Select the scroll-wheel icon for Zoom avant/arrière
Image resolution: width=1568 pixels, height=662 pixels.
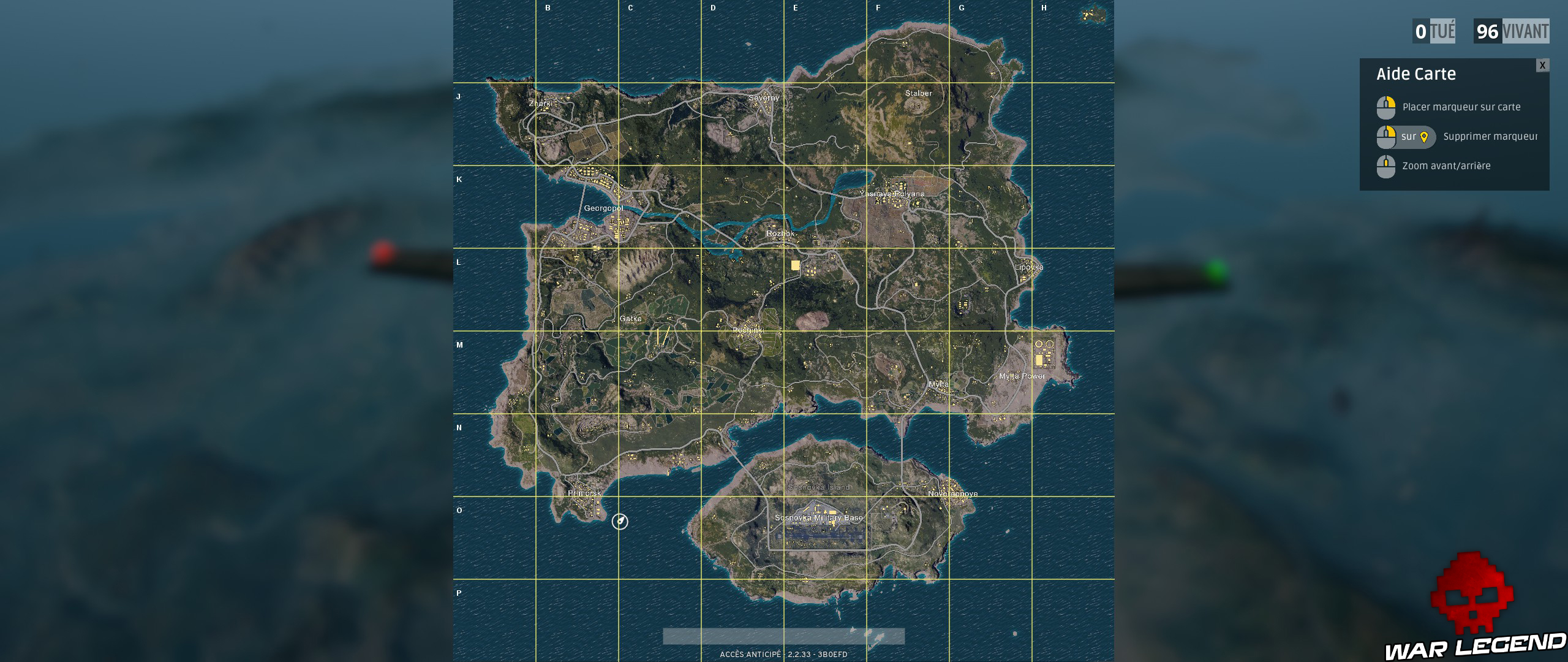tap(1385, 165)
